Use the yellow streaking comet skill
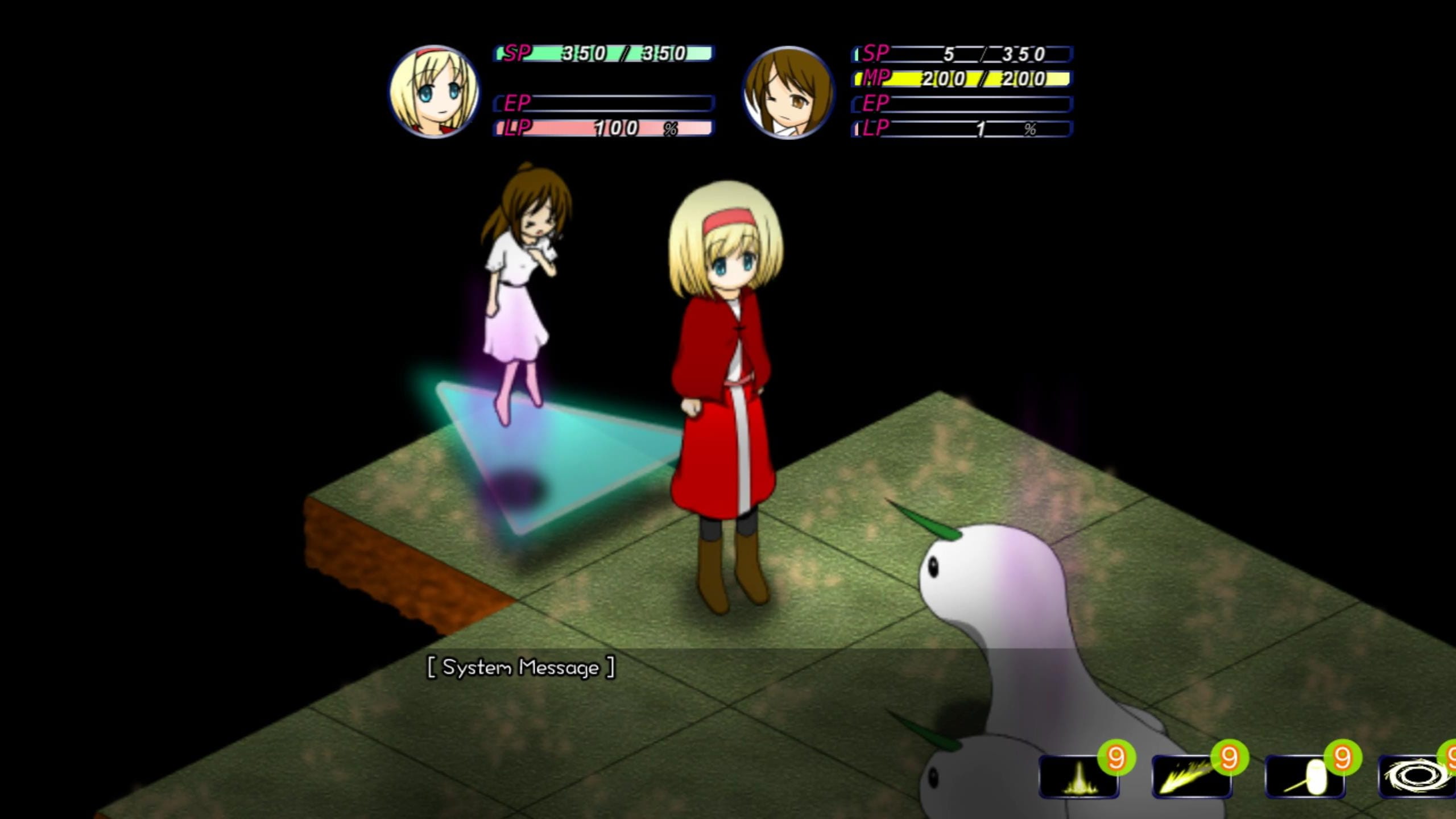 point(1190,777)
